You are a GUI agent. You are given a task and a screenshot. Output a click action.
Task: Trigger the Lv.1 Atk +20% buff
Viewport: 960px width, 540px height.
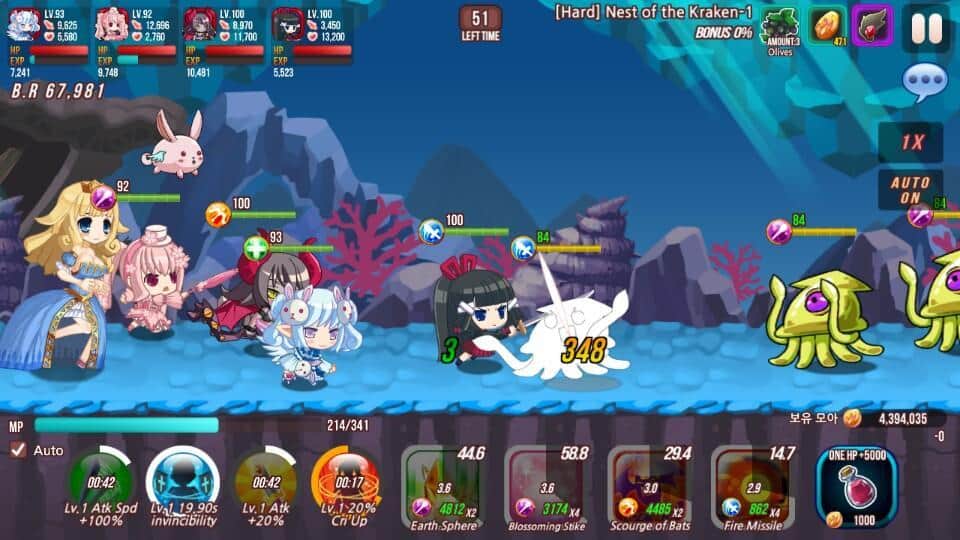point(265,484)
